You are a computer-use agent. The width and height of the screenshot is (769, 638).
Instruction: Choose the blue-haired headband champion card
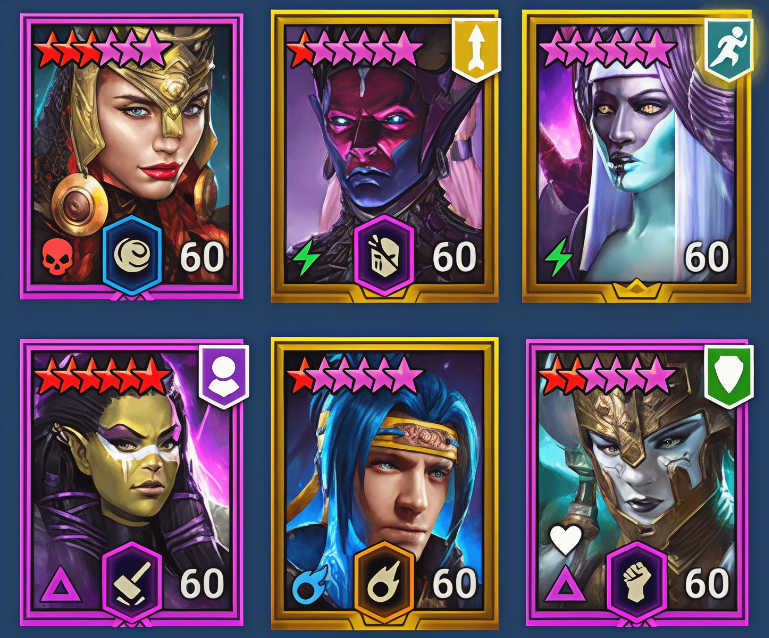click(x=383, y=480)
